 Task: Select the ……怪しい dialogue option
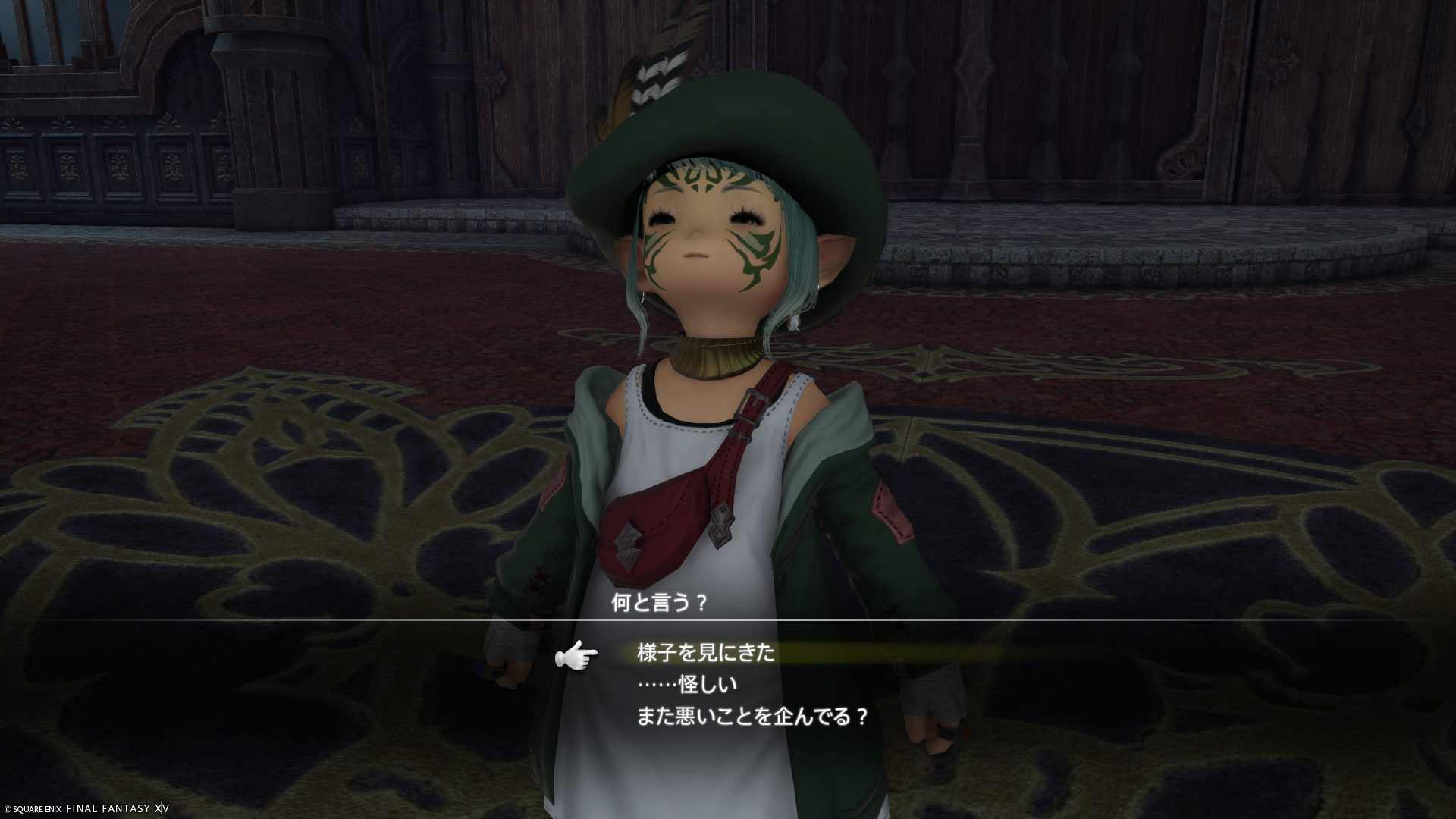pos(687,685)
